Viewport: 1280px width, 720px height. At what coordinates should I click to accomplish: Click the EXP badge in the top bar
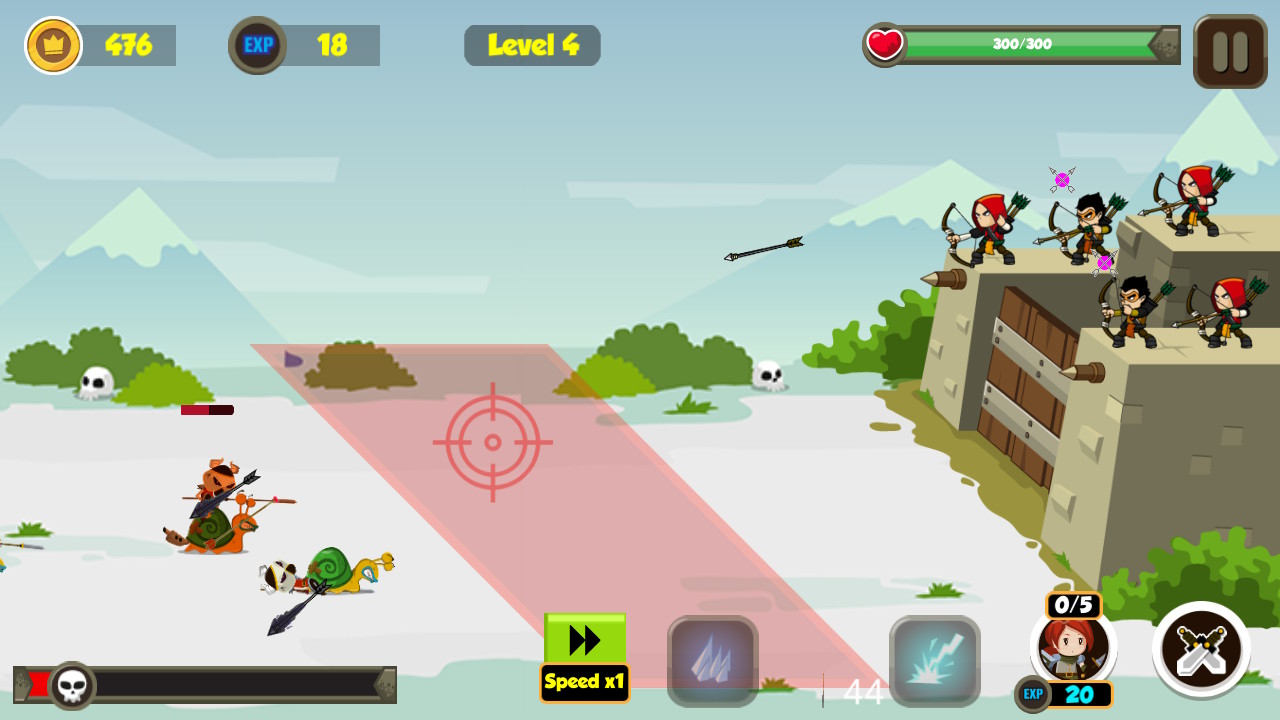(x=257, y=44)
